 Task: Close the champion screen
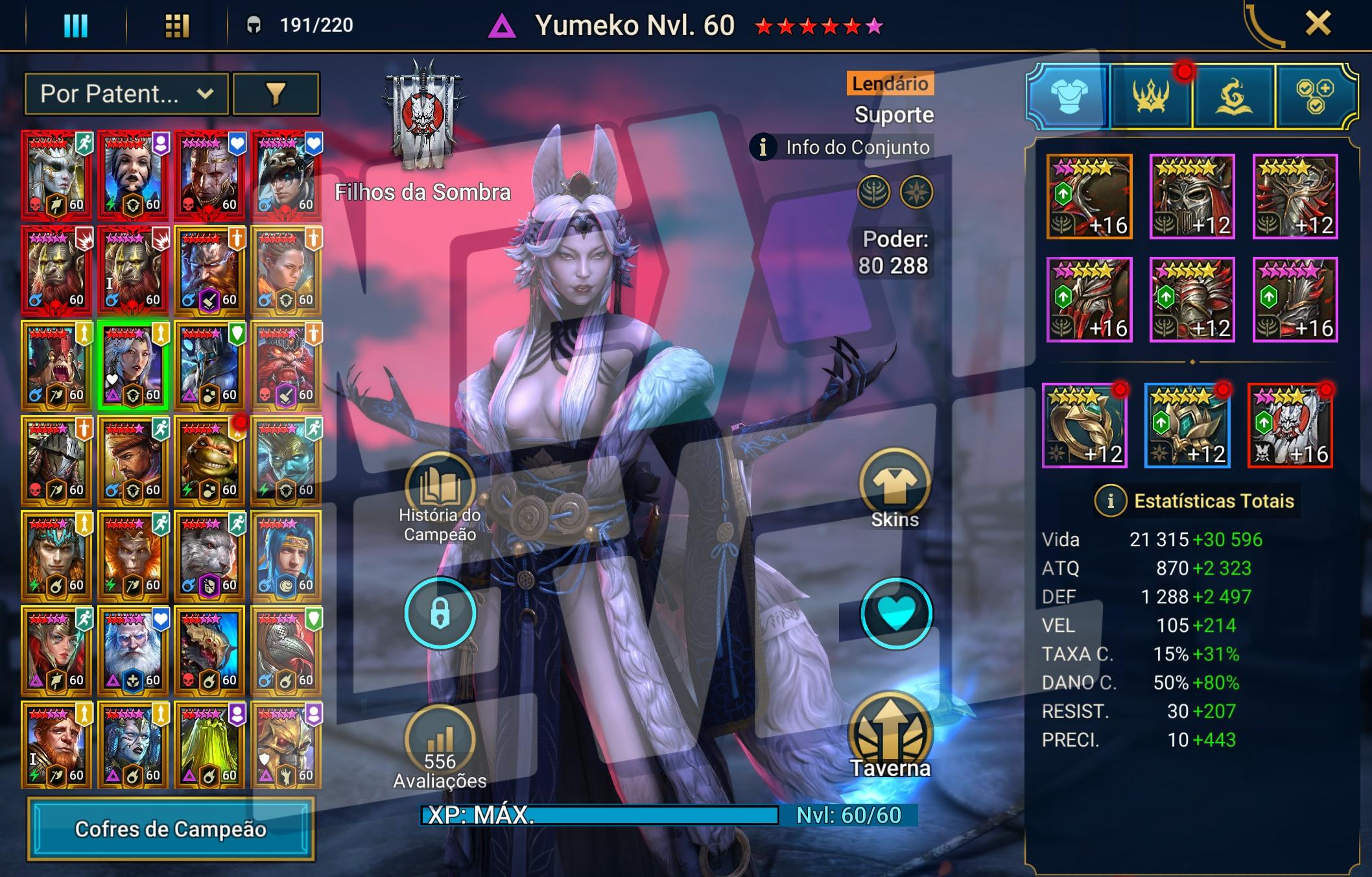[x=1318, y=25]
